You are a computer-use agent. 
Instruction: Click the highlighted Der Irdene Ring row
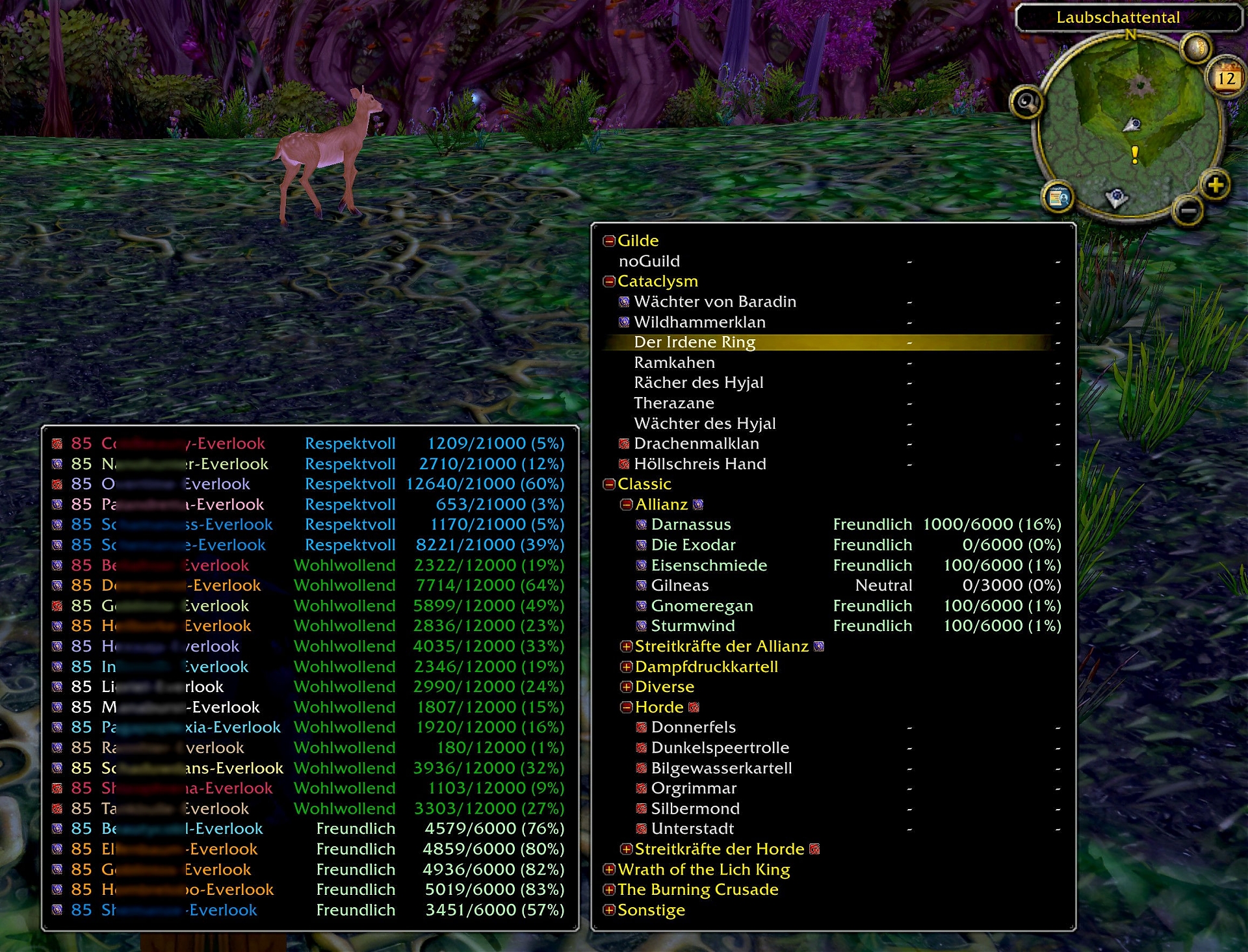coord(695,342)
